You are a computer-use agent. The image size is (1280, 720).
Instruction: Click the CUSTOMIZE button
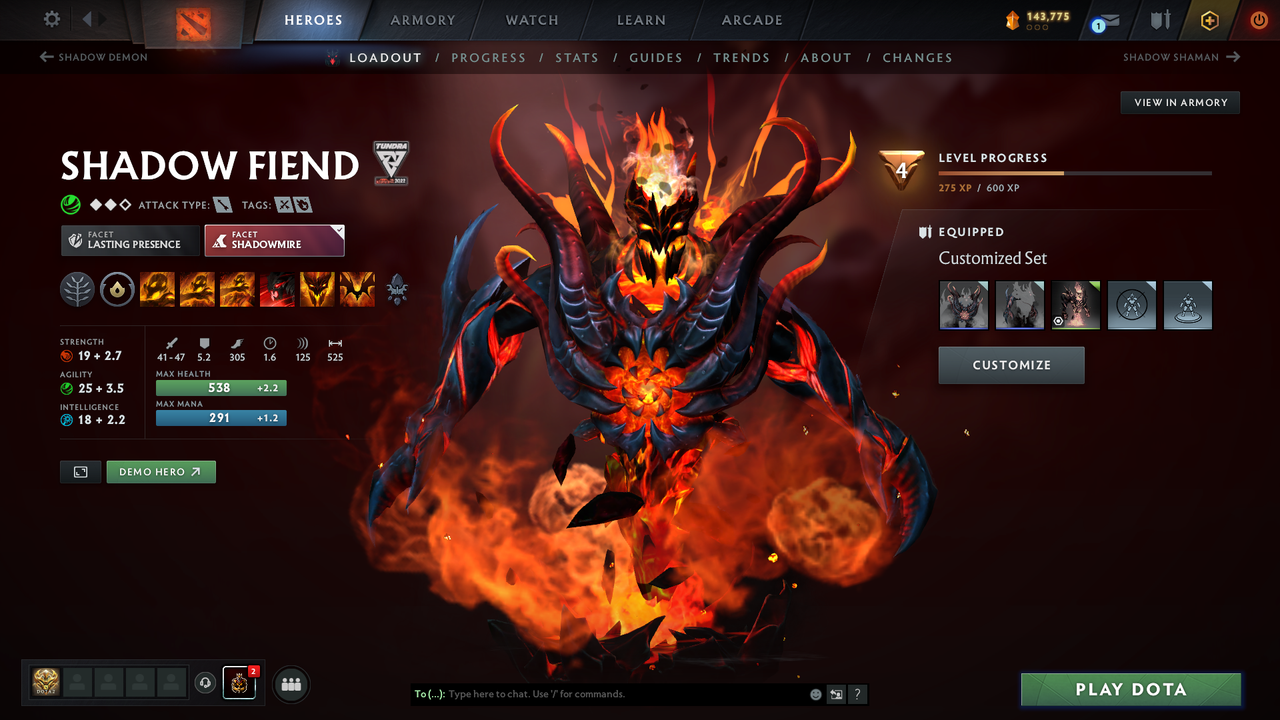pyautogui.click(x=1010, y=364)
